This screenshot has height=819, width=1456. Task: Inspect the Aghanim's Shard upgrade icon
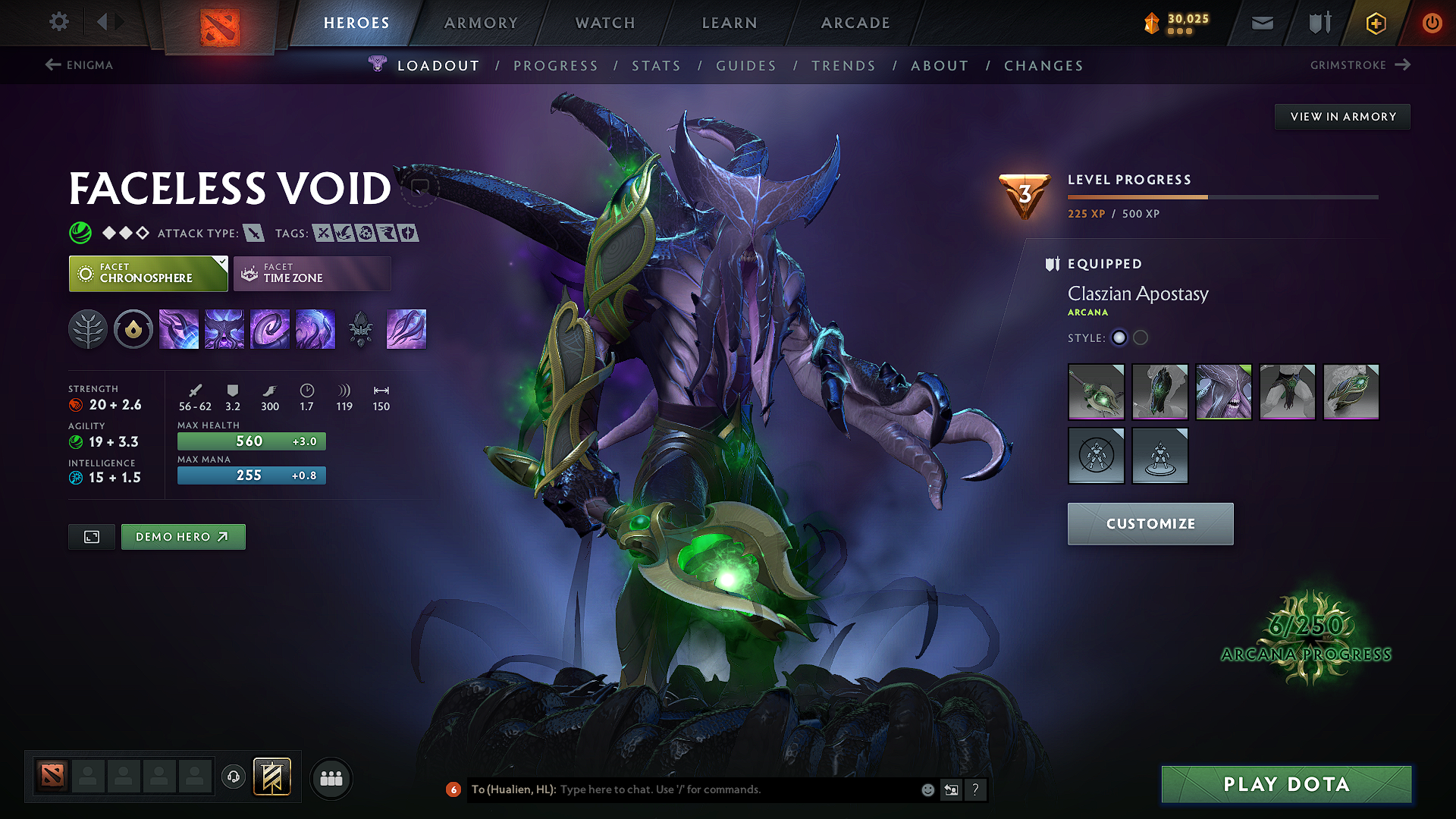[406, 328]
